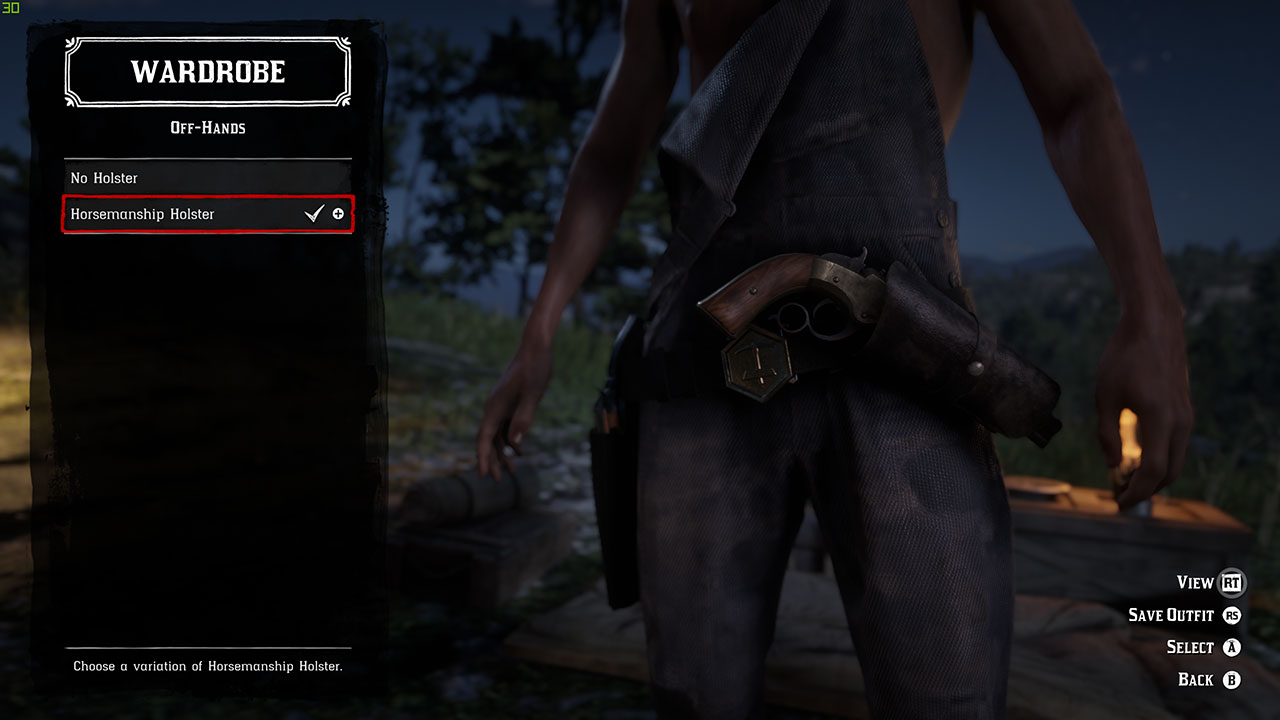Click the Back label
This screenshot has width=1280, height=720.
pos(1197,679)
